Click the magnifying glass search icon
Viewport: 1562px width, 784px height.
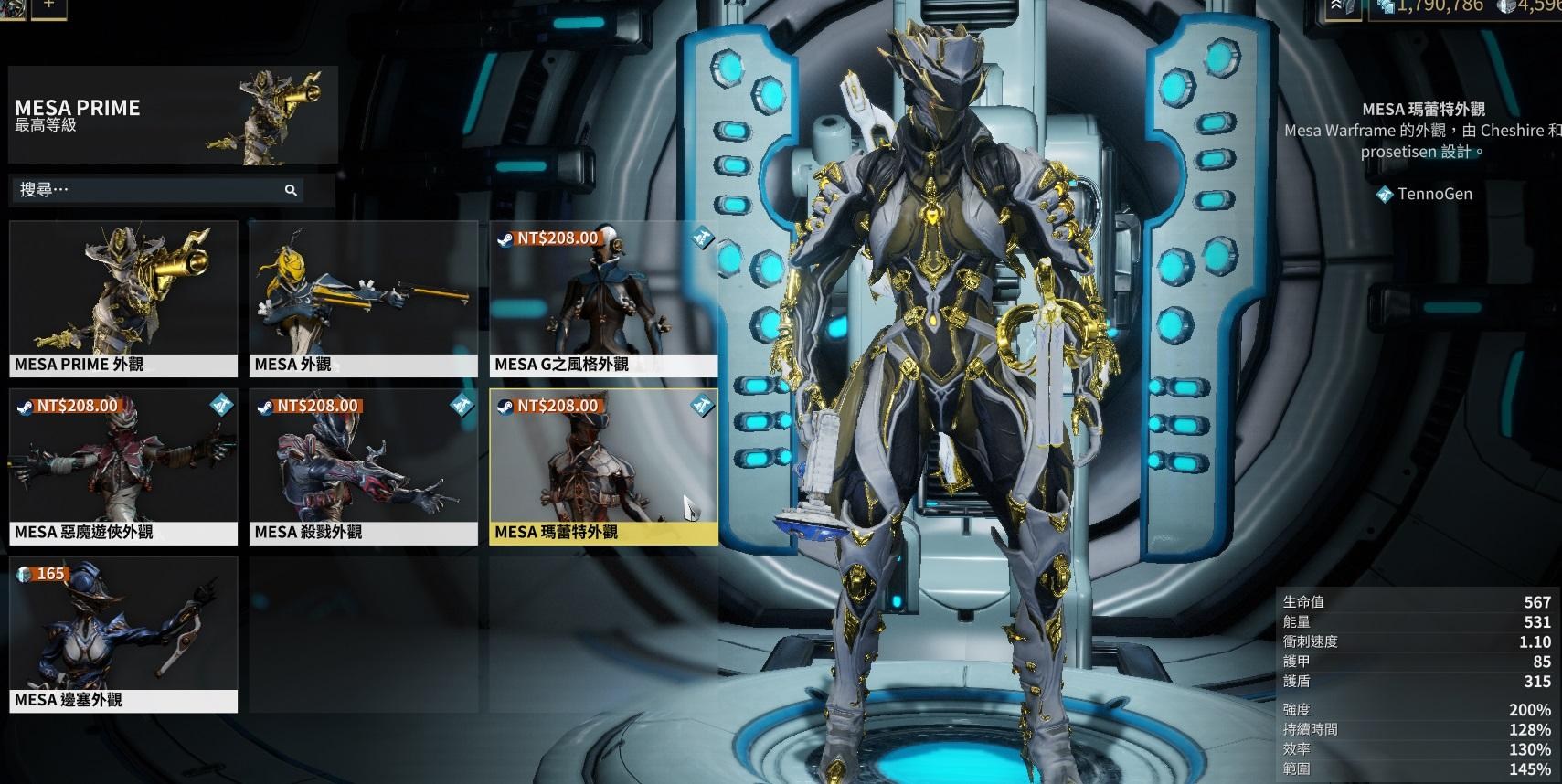[x=291, y=190]
